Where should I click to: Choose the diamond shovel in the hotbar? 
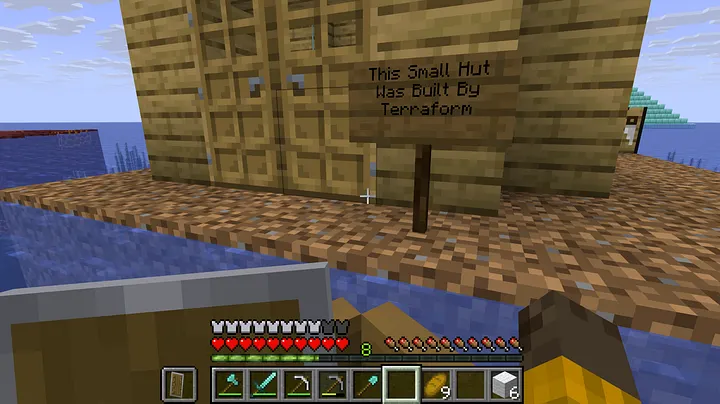pyautogui.click(x=367, y=383)
